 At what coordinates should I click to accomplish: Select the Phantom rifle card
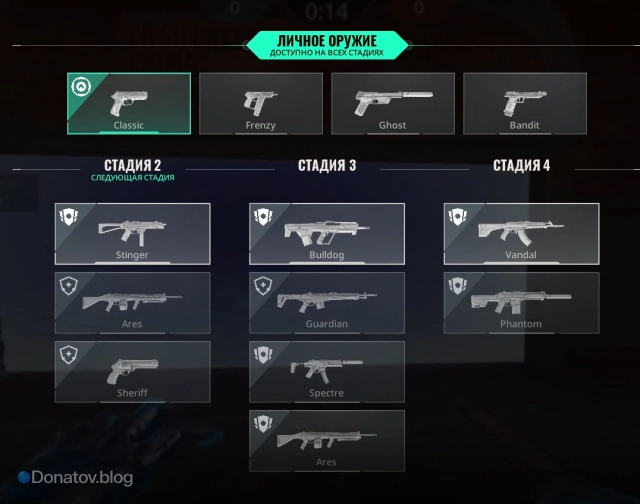click(x=522, y=302)
